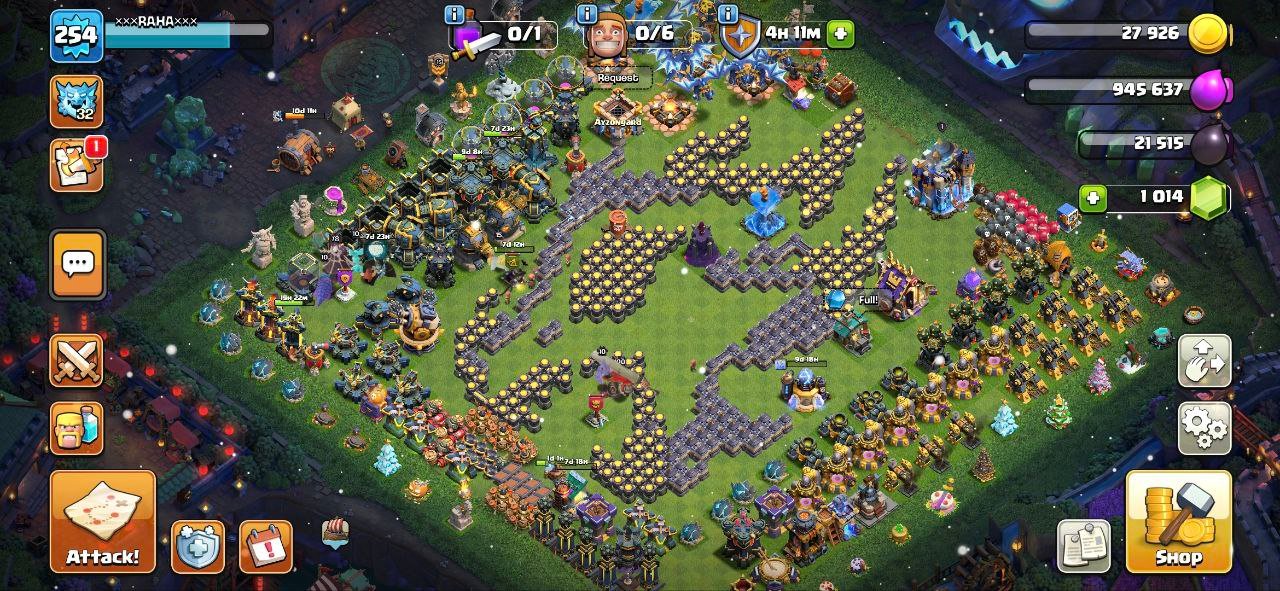Open the Shop
This screenshot has height=591, width=1280.
1178,521
